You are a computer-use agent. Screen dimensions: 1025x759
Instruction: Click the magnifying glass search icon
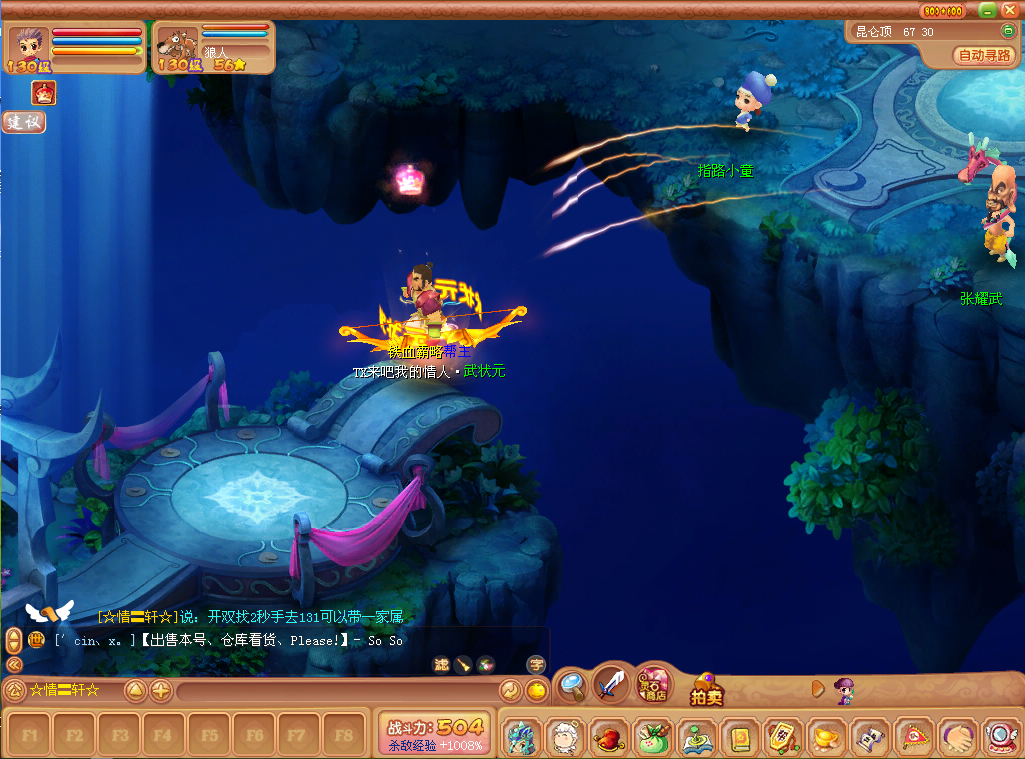572,685
